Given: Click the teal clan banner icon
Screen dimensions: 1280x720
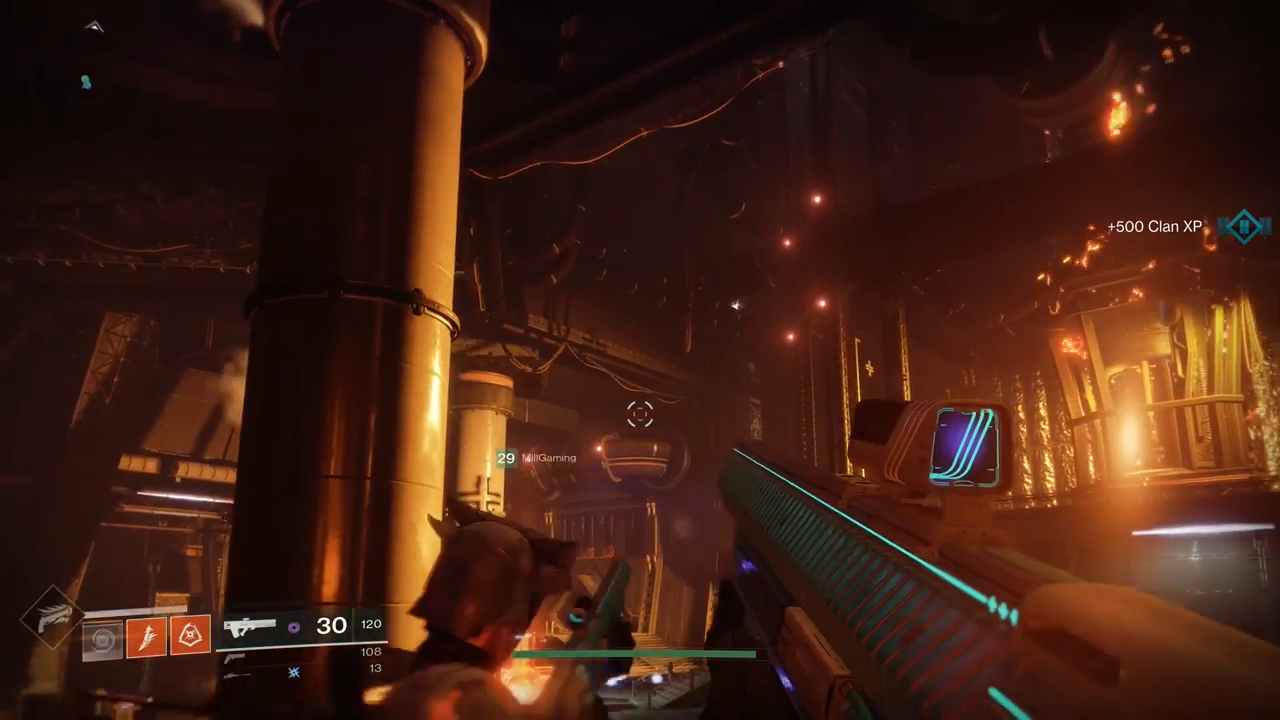Looking at the screenshot, I should (1244, 227).
